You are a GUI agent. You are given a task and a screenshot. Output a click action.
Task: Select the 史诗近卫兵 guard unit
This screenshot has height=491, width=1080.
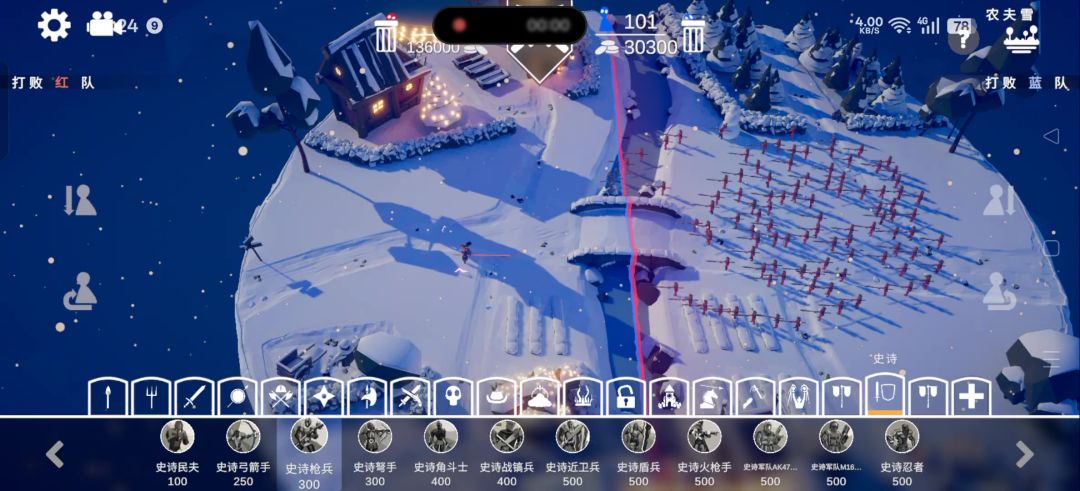coord(572,438)
